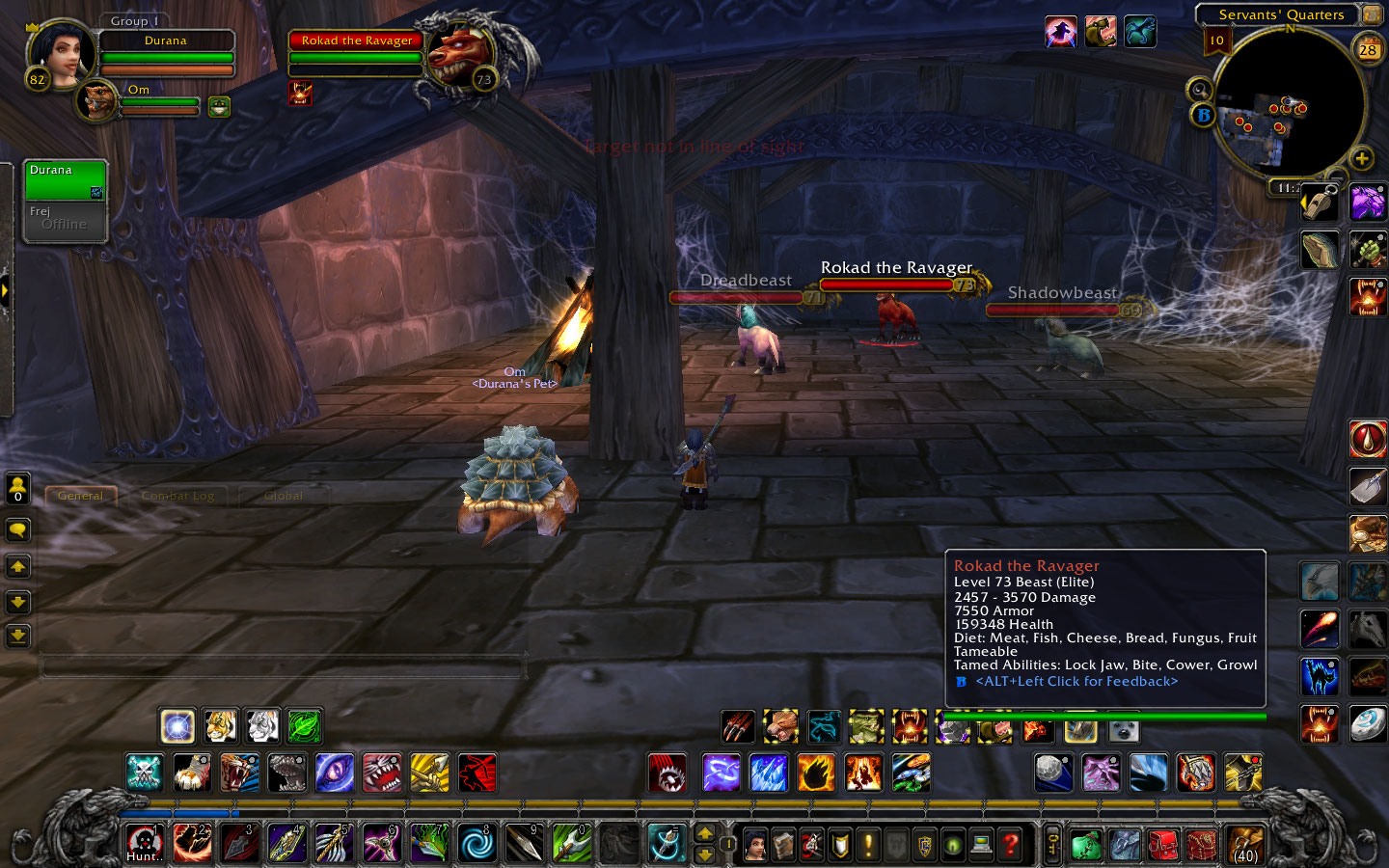Open the Main Menu computer icon
The width and height of the screenshot is (1389, 868).
(x=981, y=846)
